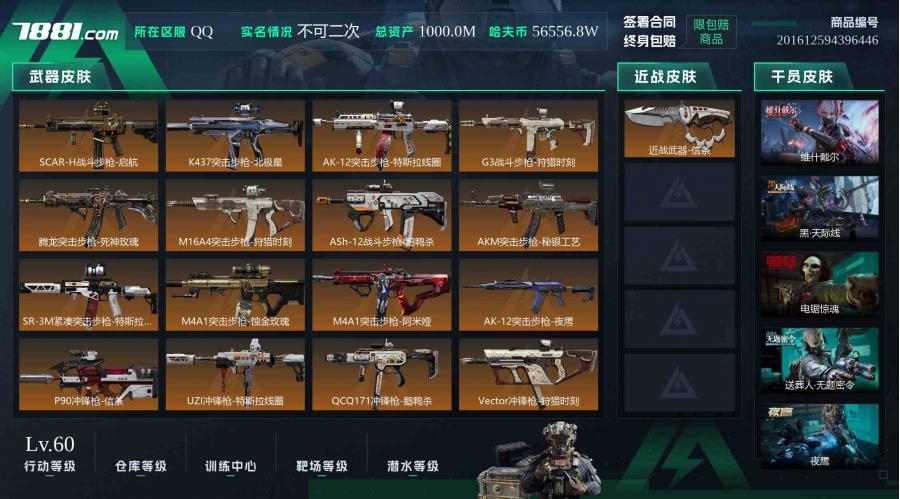The width and height of the screenshot is (900, 499).
Task: Choose the AKM 秘银工艺 skin tile
Action: coord(528,215)
